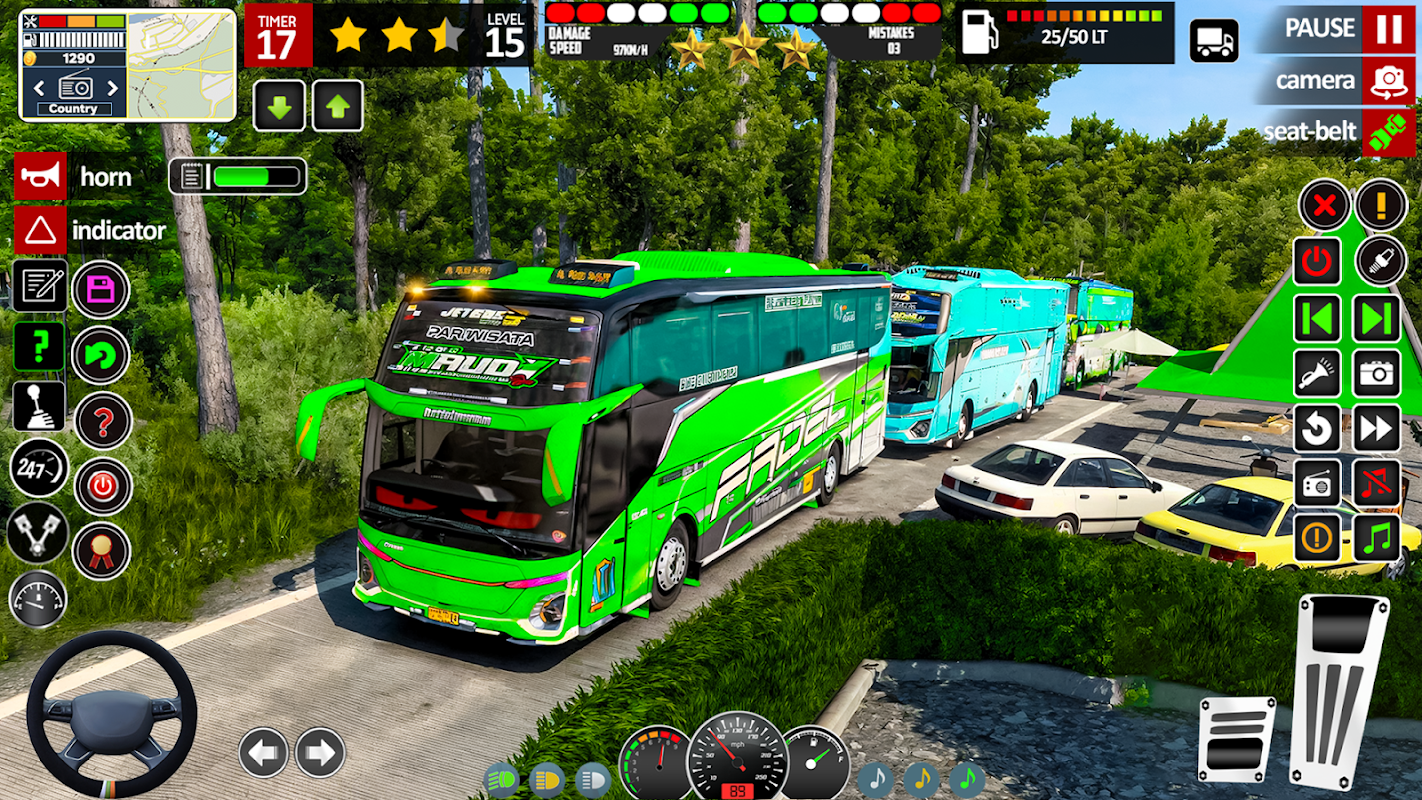Open the minimap in the corner
1422x800 pixels.
point(181,65)
